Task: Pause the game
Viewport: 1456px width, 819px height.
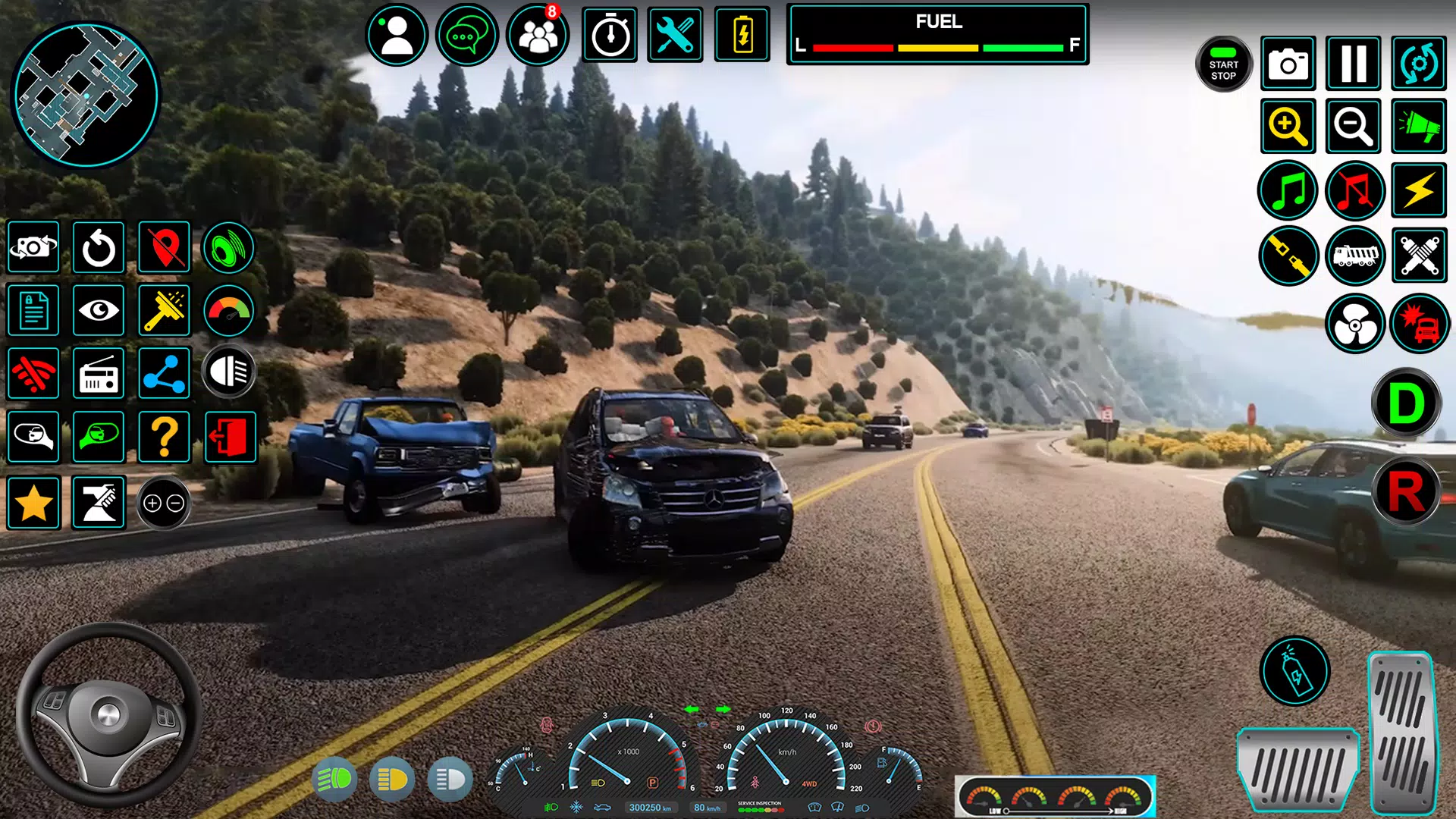Action: point(1354,64)
